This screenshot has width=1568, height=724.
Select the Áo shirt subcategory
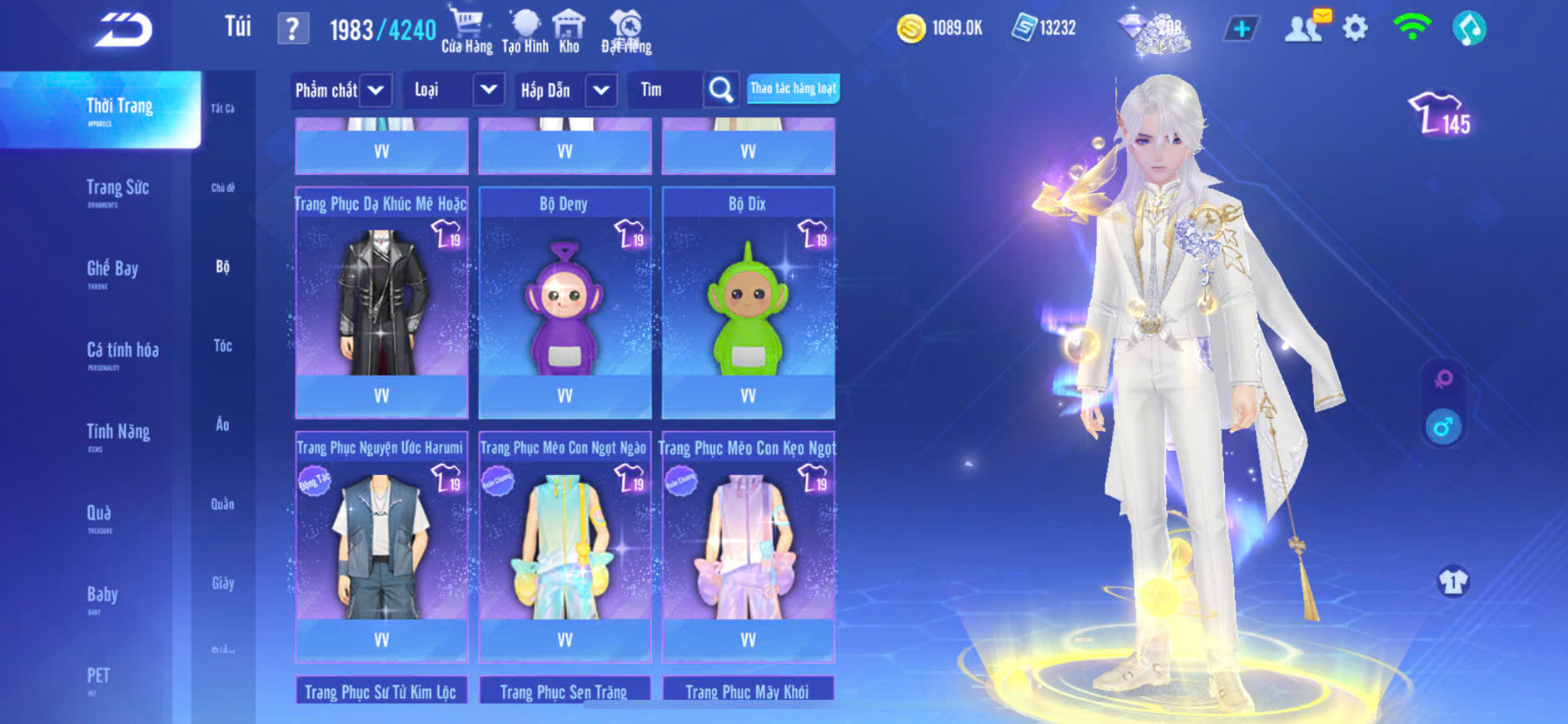pos(222,424)
